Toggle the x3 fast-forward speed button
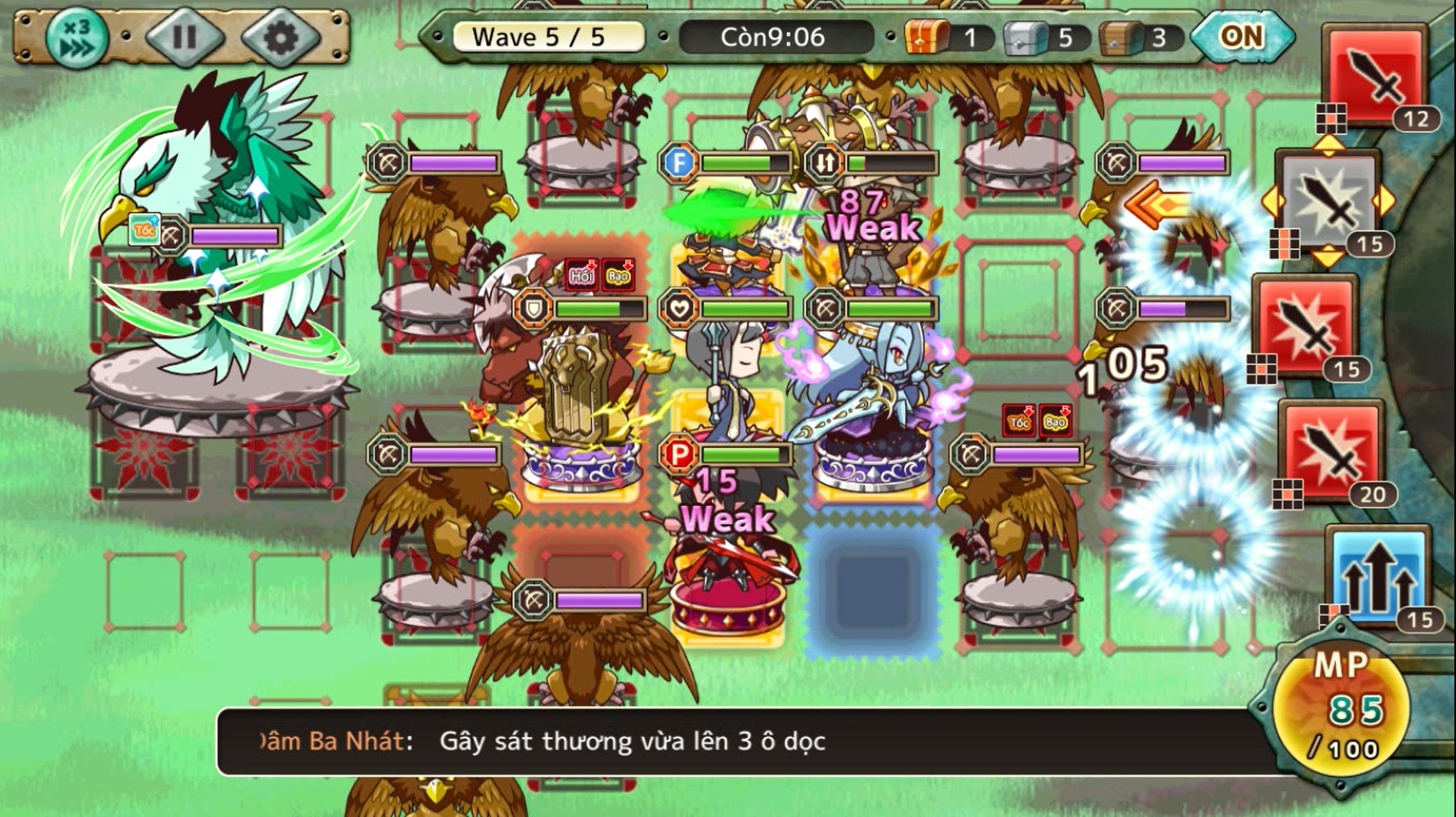The width and height of the screenshot is (1456, 817). pos(77,37)
